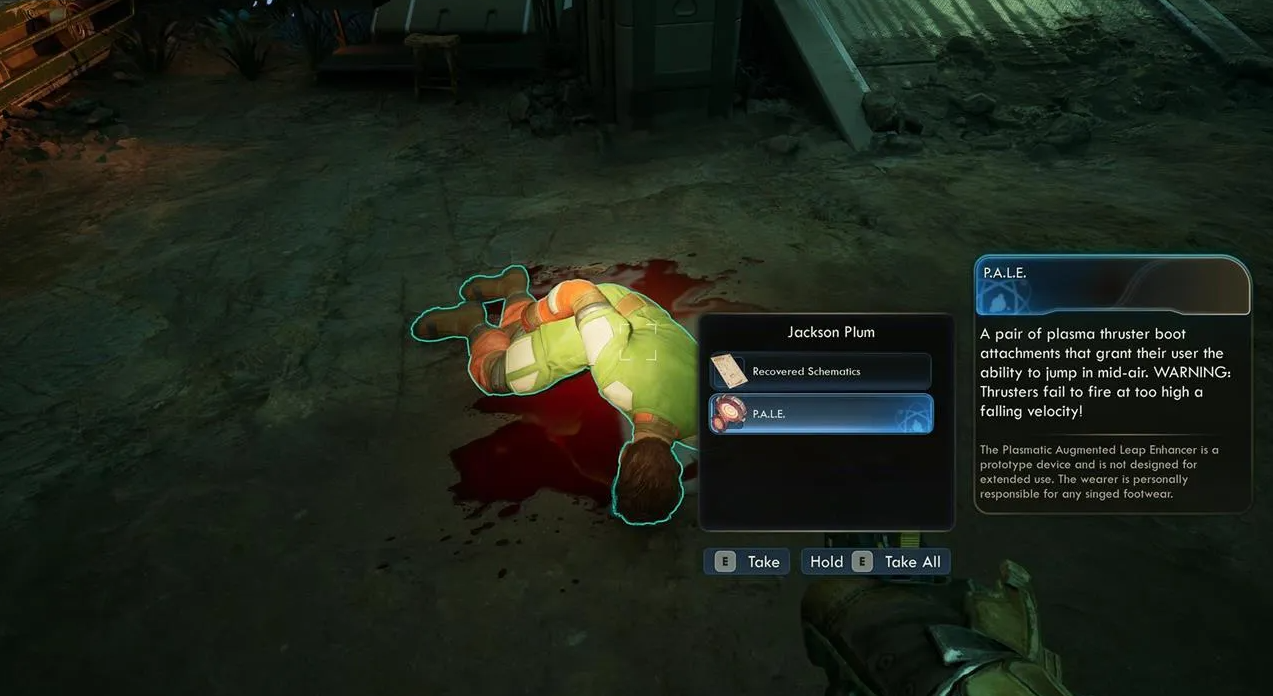This screenshot has width=1273, height=696.
Task: Choose the P.A.L.E. item in loot list
Action: tap(820, 413)
